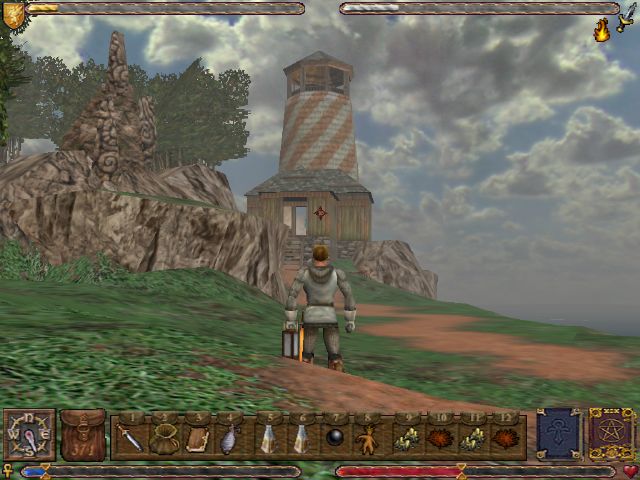Select the dagger in hotbar slot 1
Image resolution: width=640 pixels, height=480 pixels.
[x=131, y=437]
